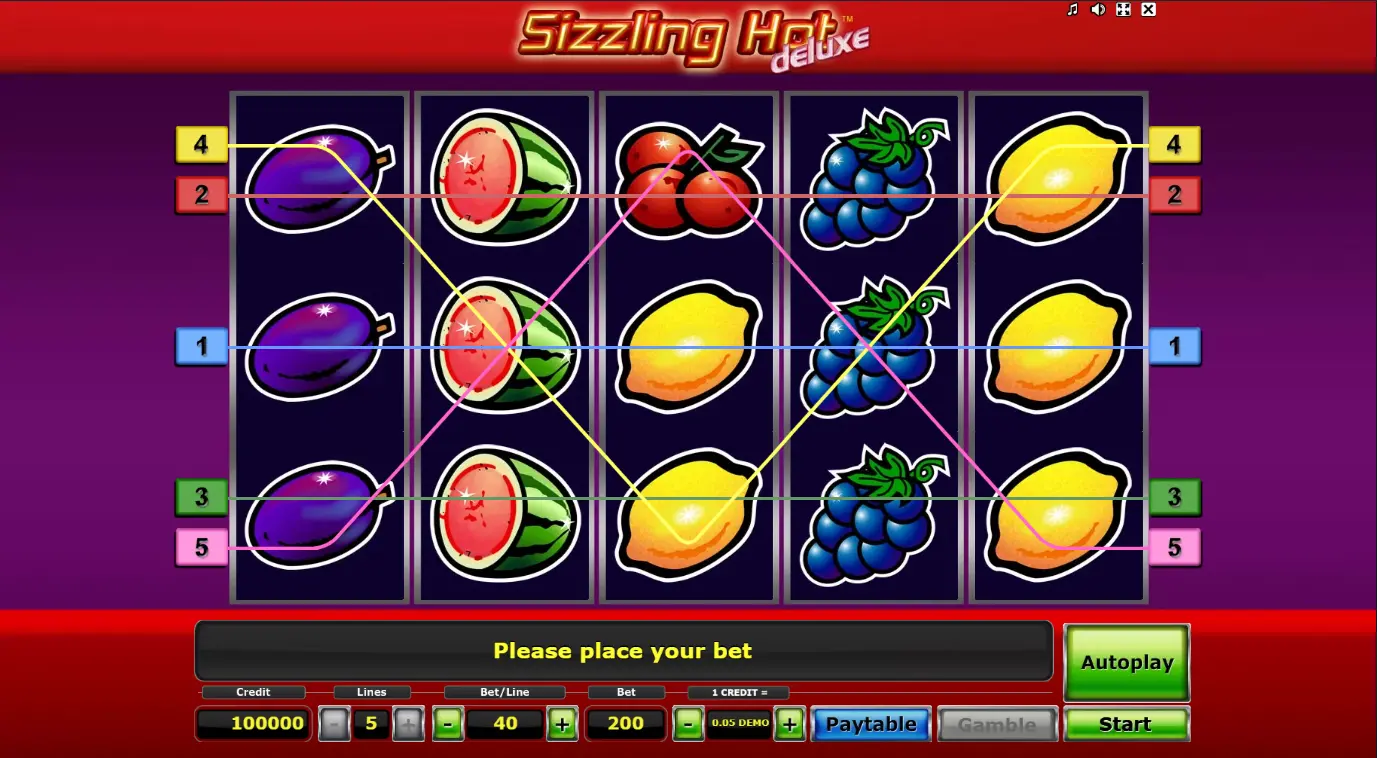Open the Paytable
Screen dimensions: 1377x758
870,723
